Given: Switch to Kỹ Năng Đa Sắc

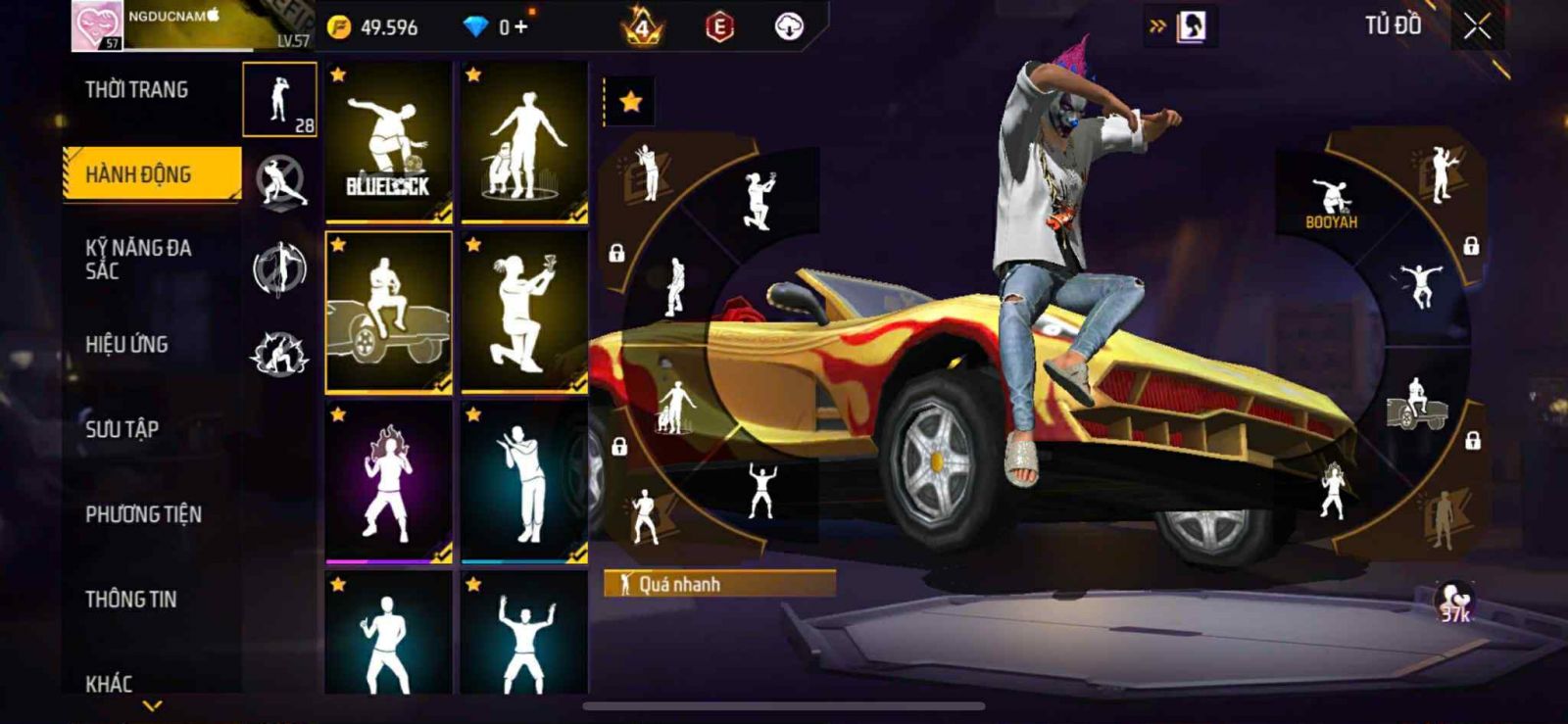Looking at the screenshot, I should 139,259.
